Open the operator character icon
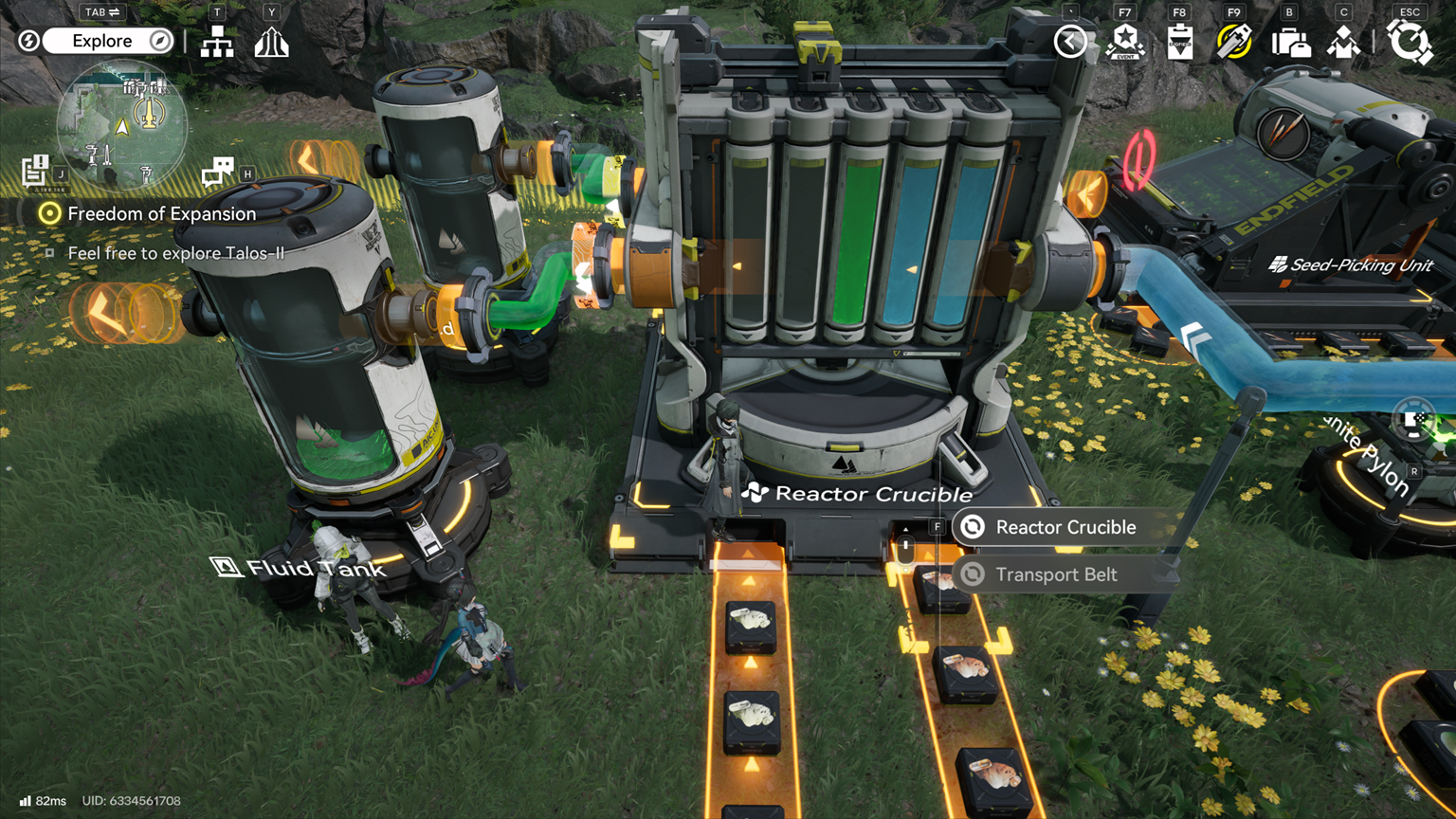Viewport: 1456px width, 819px height. point(1343,42)
